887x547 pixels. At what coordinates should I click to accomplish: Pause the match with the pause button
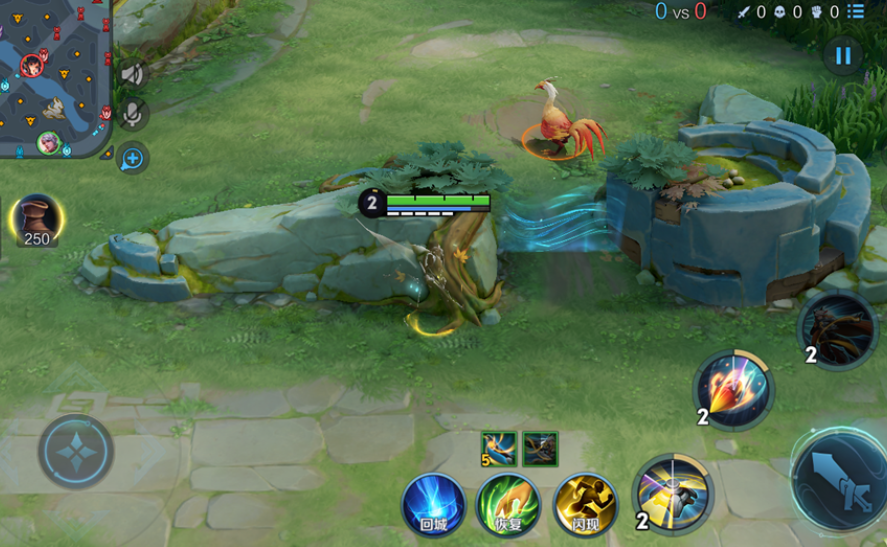point(843,56)
